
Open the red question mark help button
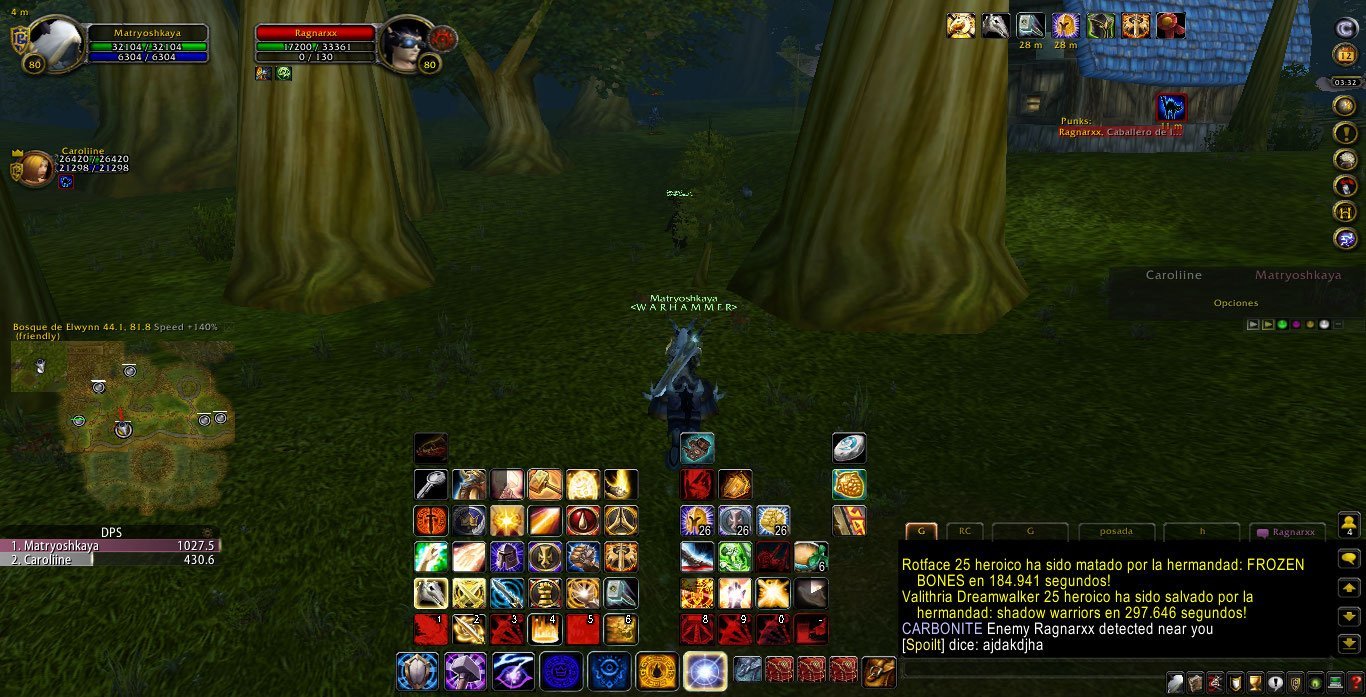click(x=1355, y=683)
